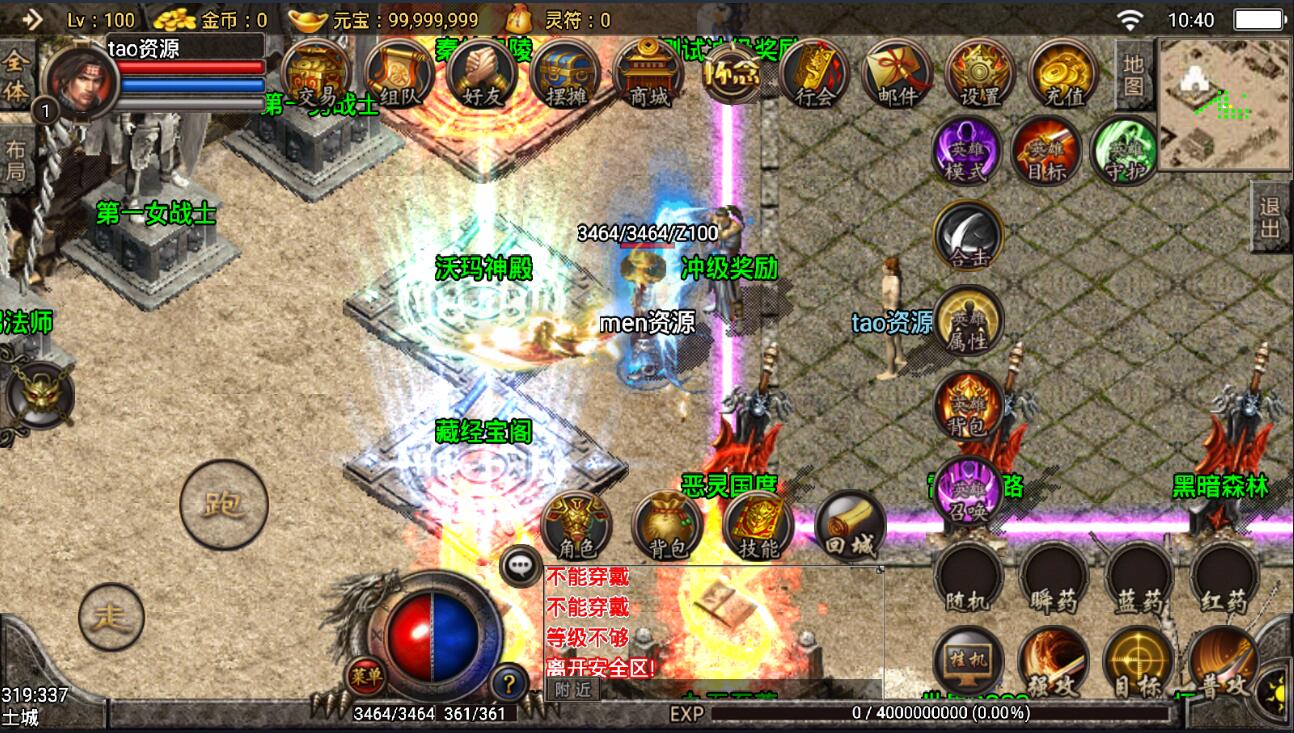1294x733 pixels.
Task: Activate 挂机 auto-battle mode
Action: [x=967, y=662]
